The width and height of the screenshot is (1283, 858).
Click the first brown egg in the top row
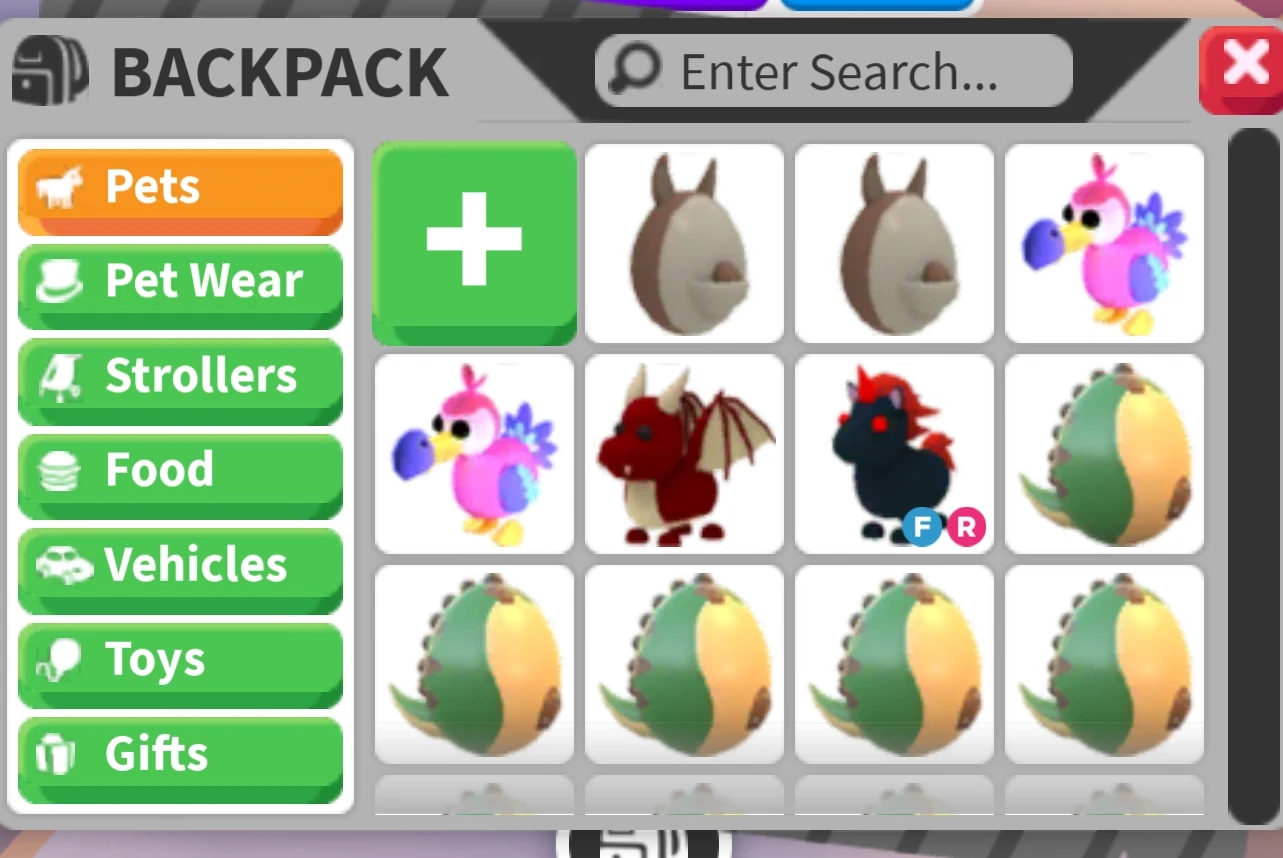[684, 244]
